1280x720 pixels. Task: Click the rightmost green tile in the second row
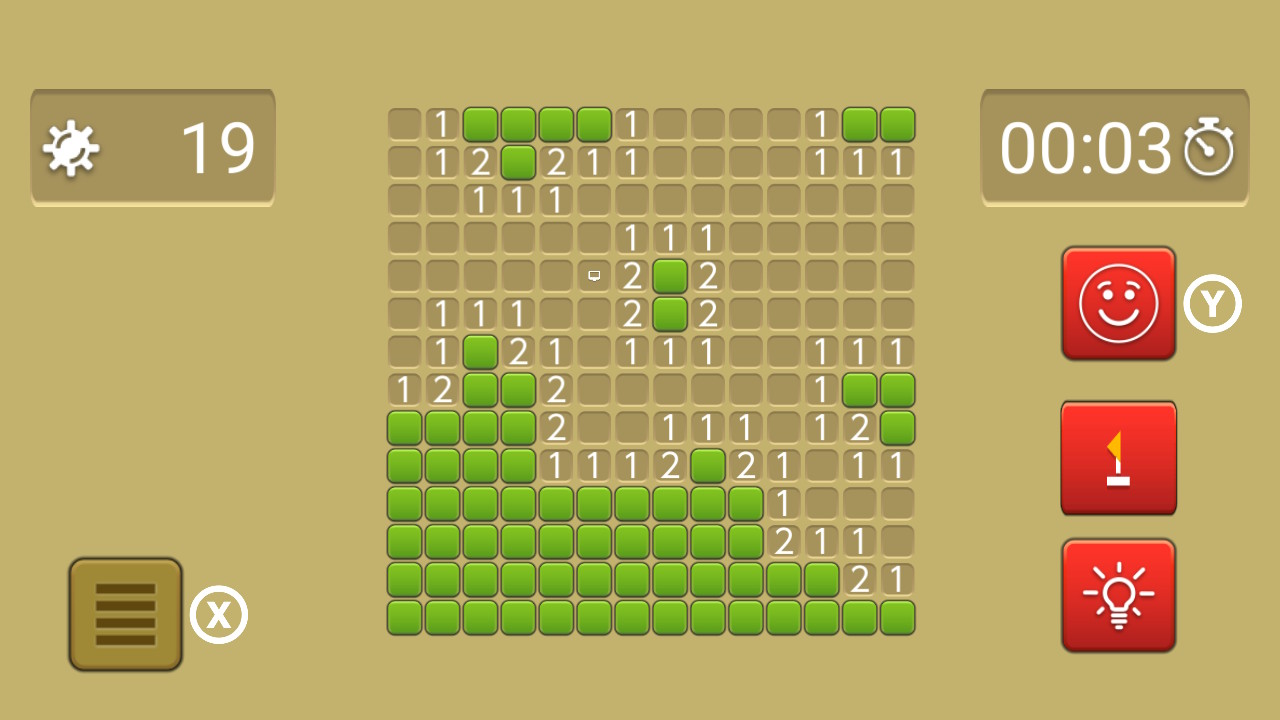[x=519, y=161]
